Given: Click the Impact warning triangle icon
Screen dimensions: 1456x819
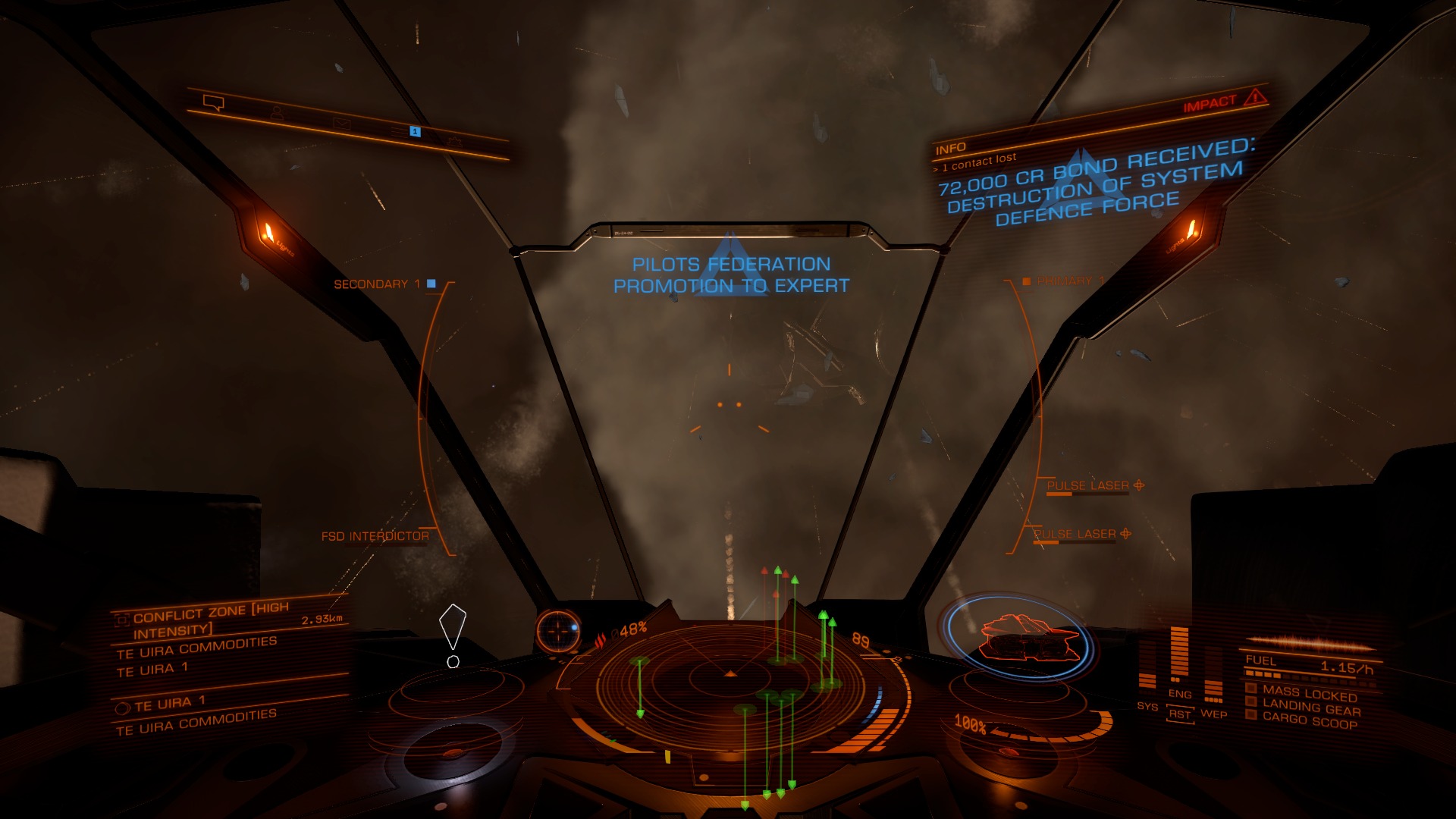Looking at the screenshot, I should point(1256,97).
